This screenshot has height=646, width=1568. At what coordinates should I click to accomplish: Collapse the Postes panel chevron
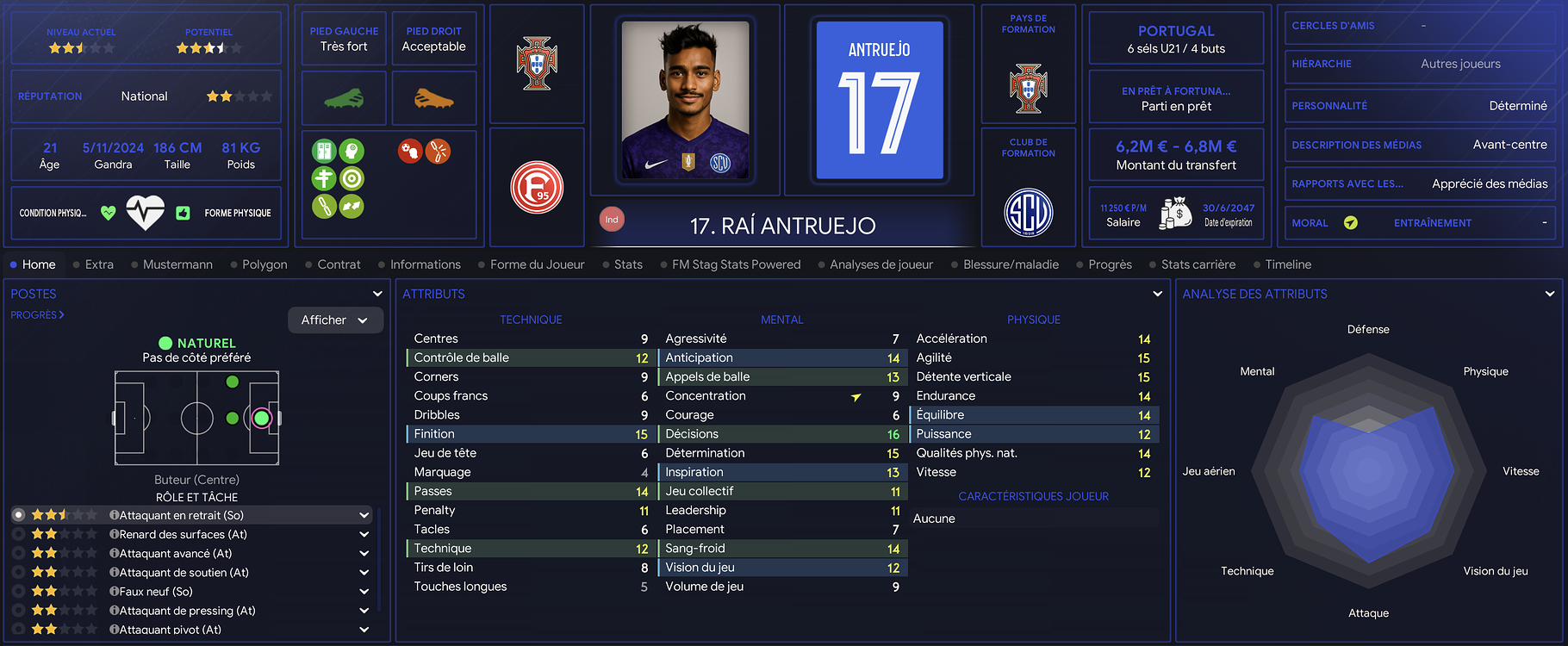377,294
